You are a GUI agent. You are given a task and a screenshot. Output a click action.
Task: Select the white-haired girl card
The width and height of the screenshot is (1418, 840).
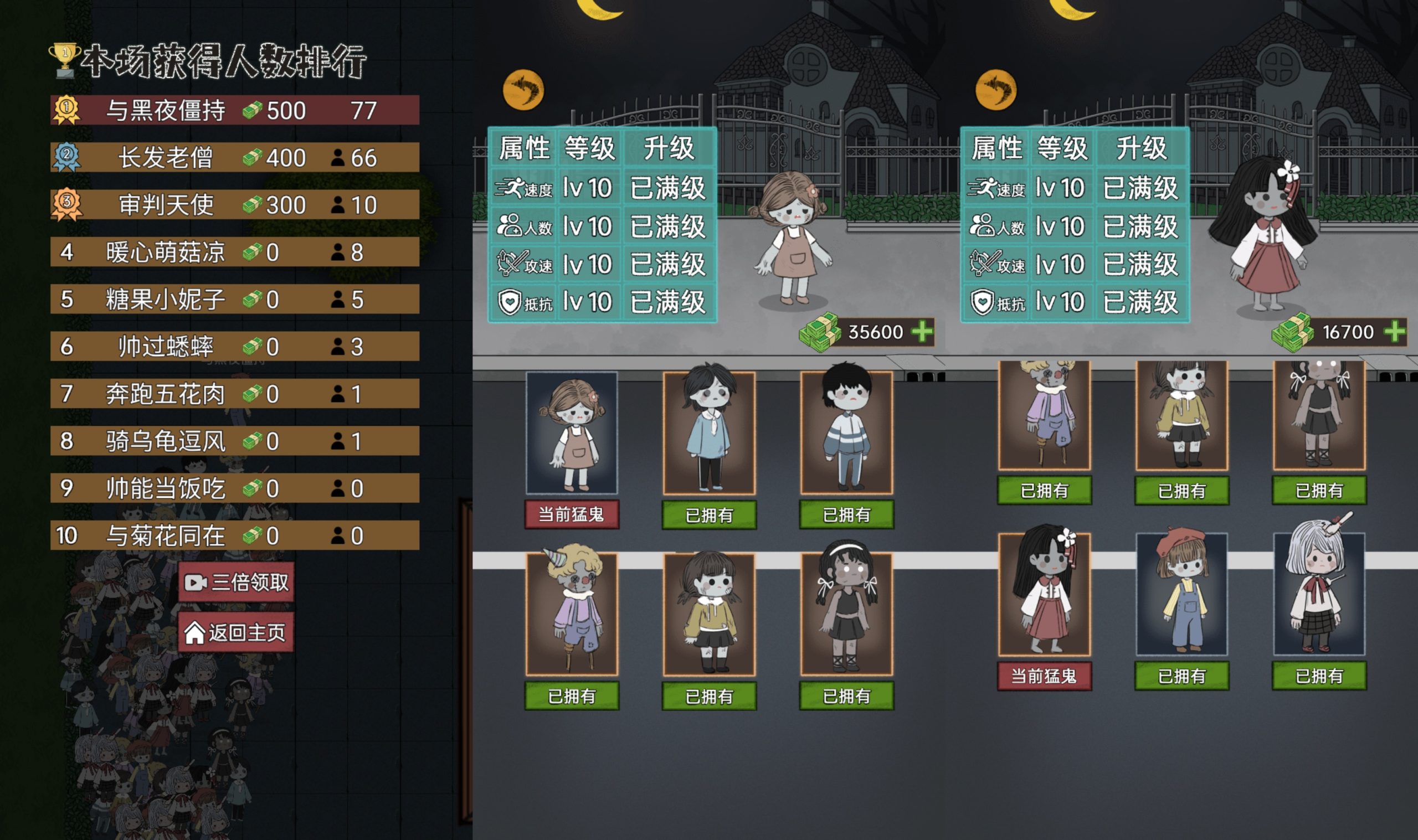tap(1319, 593)
